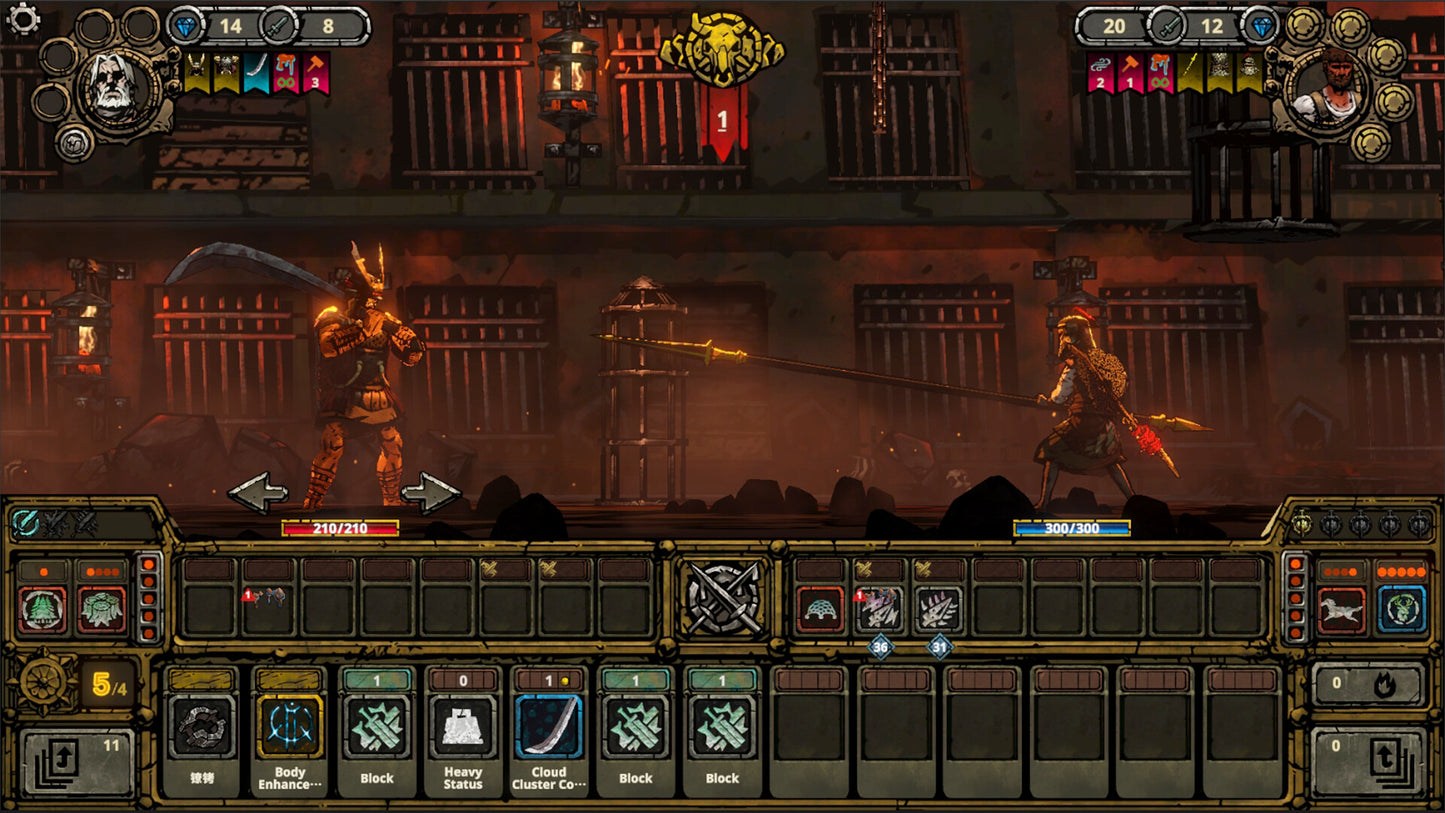The image size is (1445, 813).
Task: Select the Body Enhance card
Action: (290, 737)
